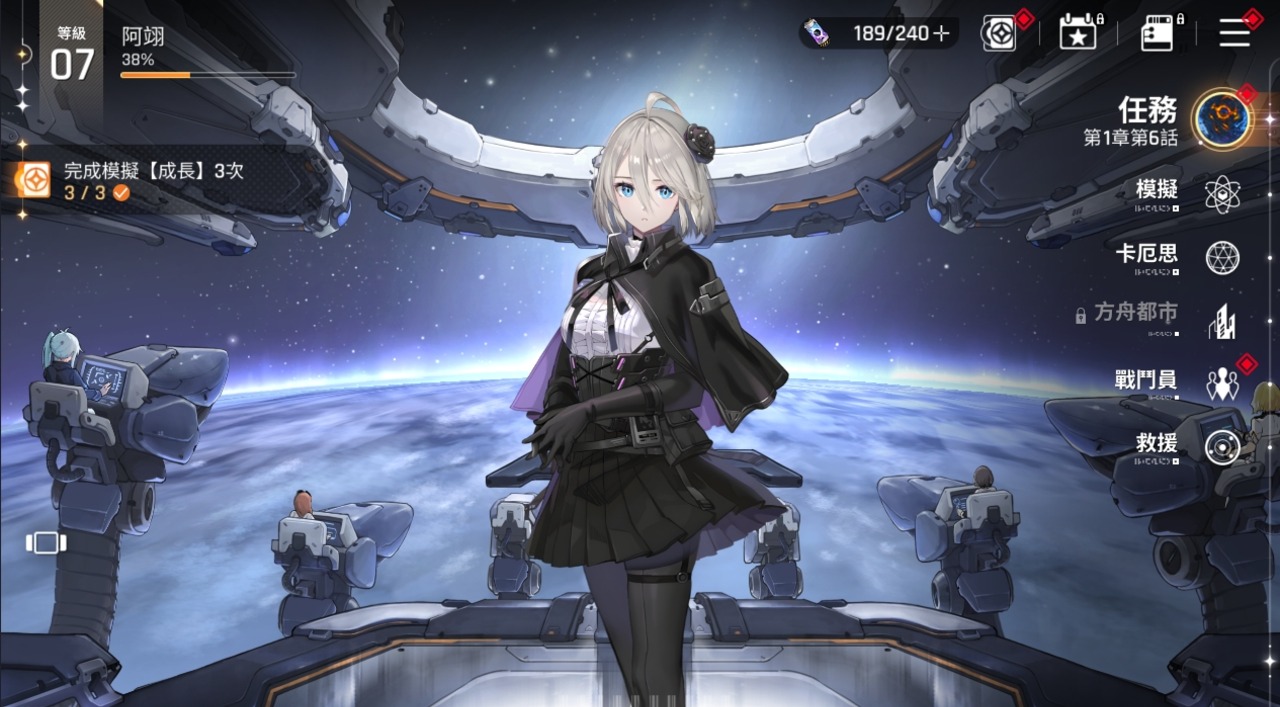Open the 模擬 simulation menu
Viewport: 1280px width, 707px height.
pyautogui.click(x=1221, y=194)
